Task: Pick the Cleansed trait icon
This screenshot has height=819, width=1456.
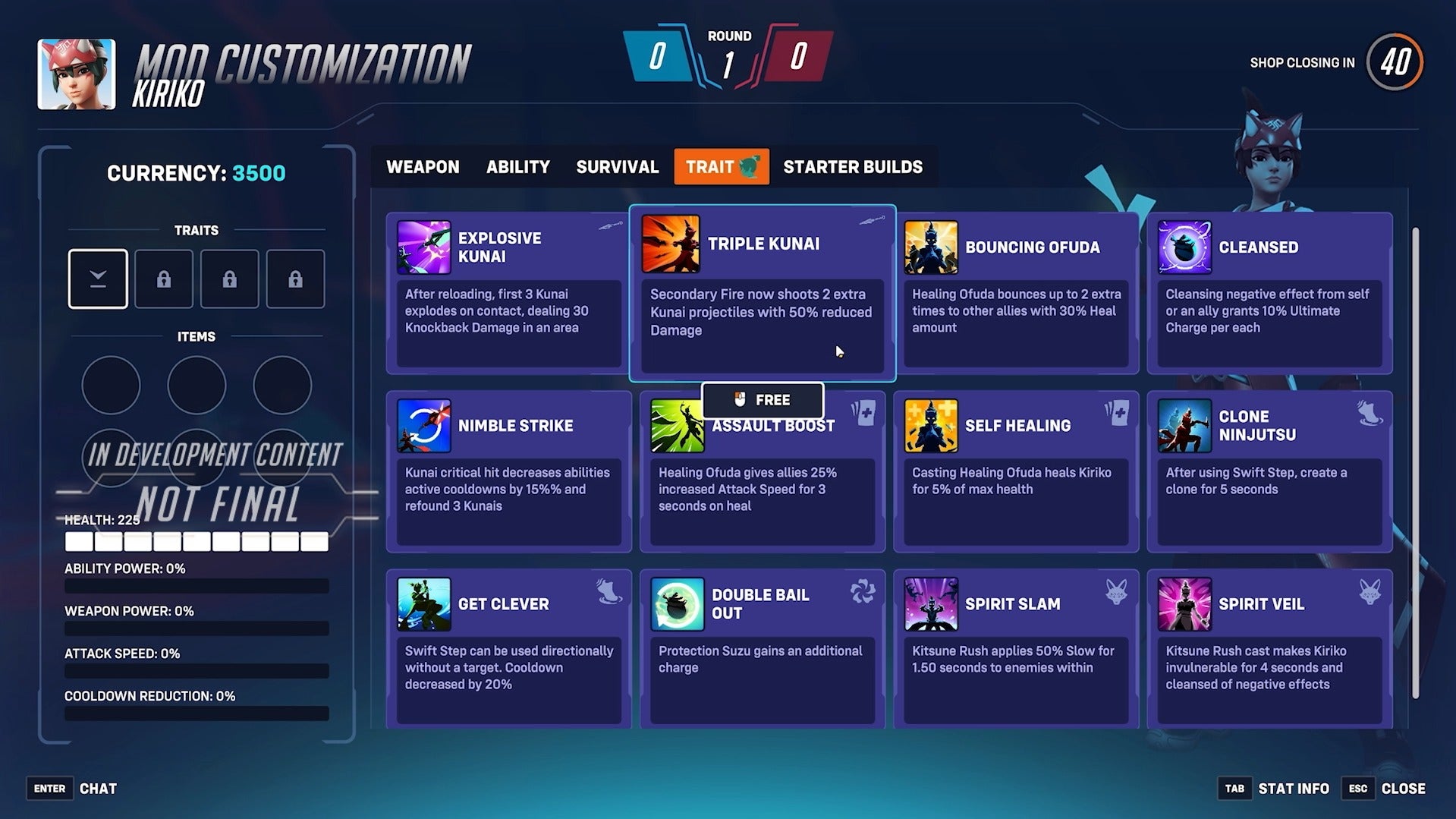Action: pos(1184,247)
